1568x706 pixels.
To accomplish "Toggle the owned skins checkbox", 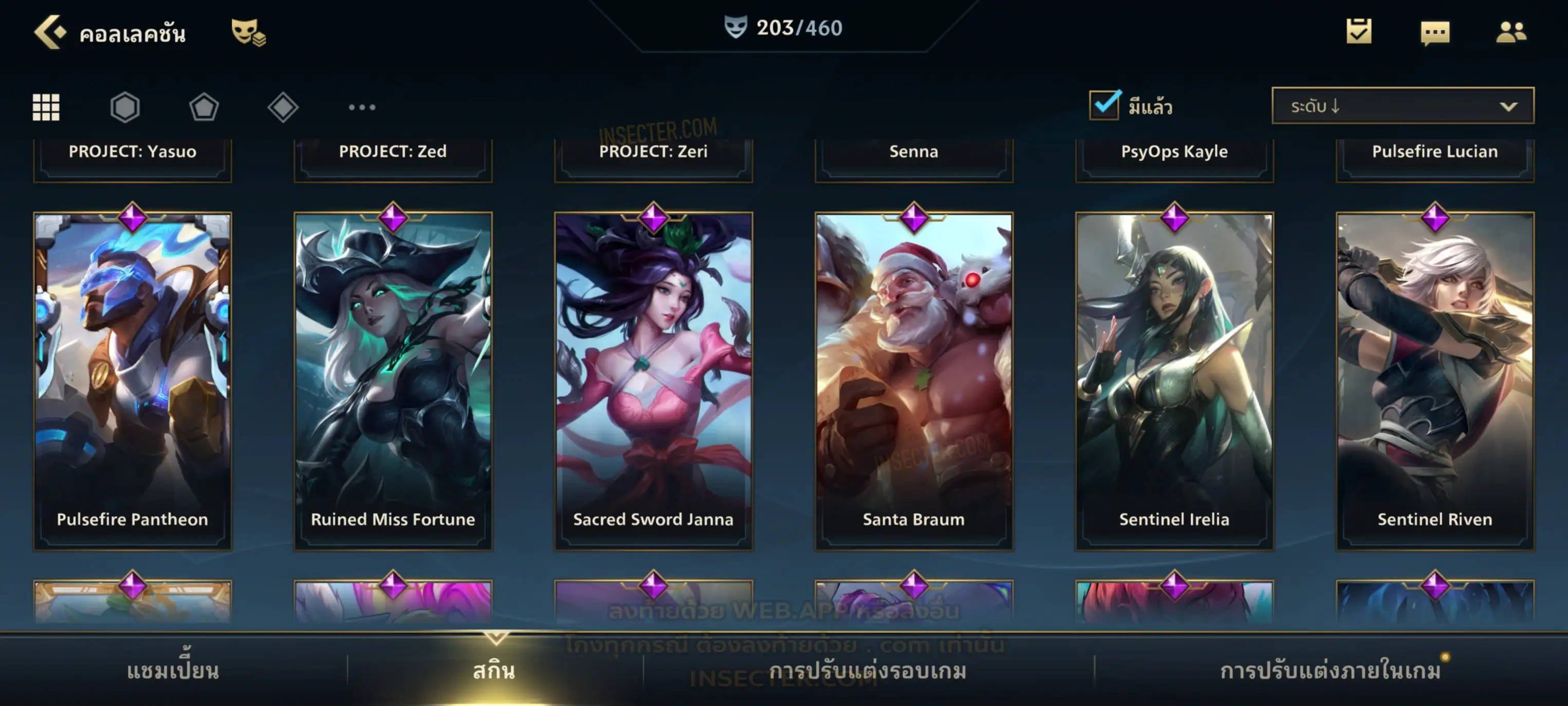I will point(1104,105).
